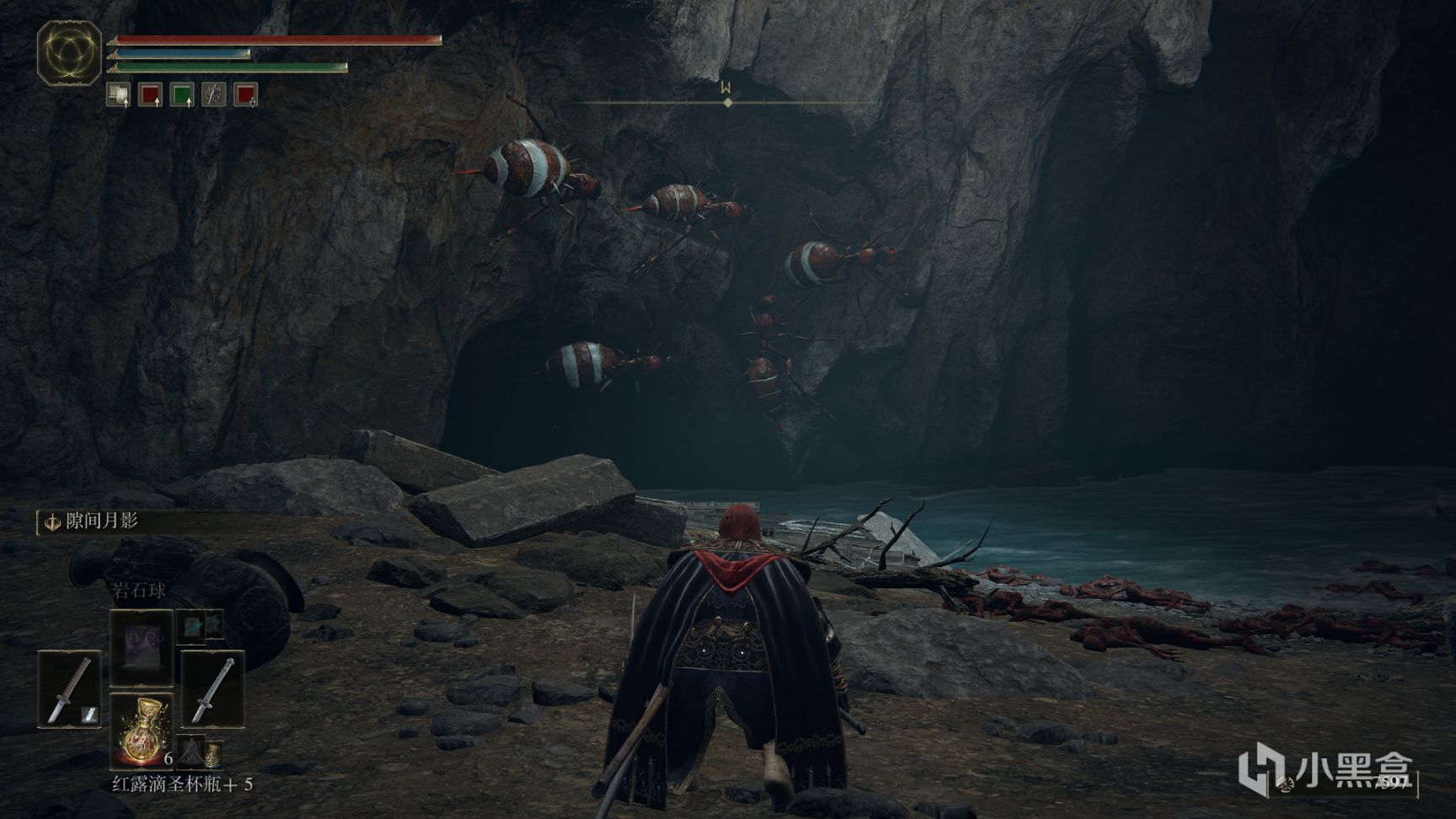Select the right-hand sword slot

click(212, 688)
